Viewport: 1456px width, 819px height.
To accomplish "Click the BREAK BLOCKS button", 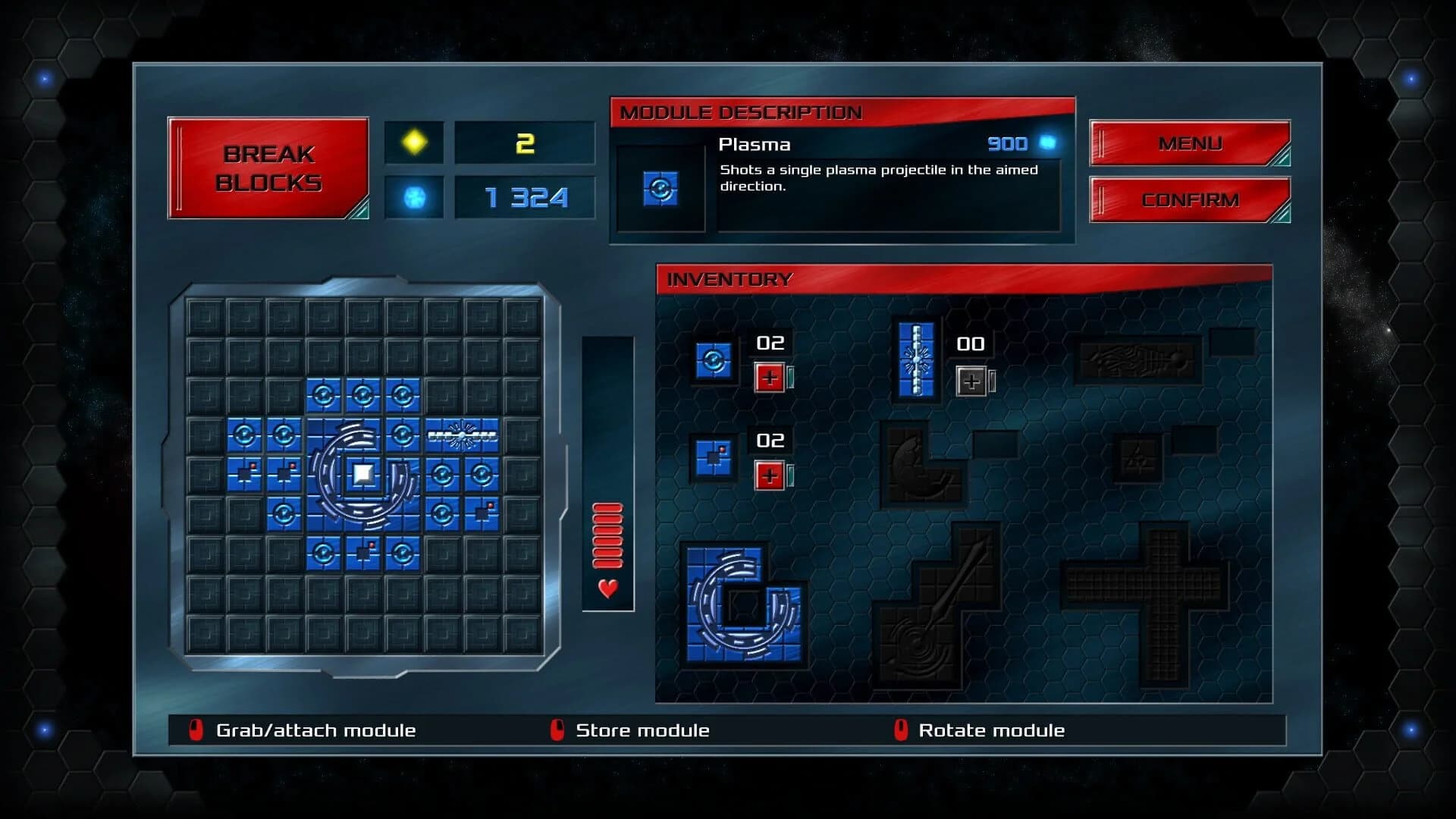I will pos(269,165).
